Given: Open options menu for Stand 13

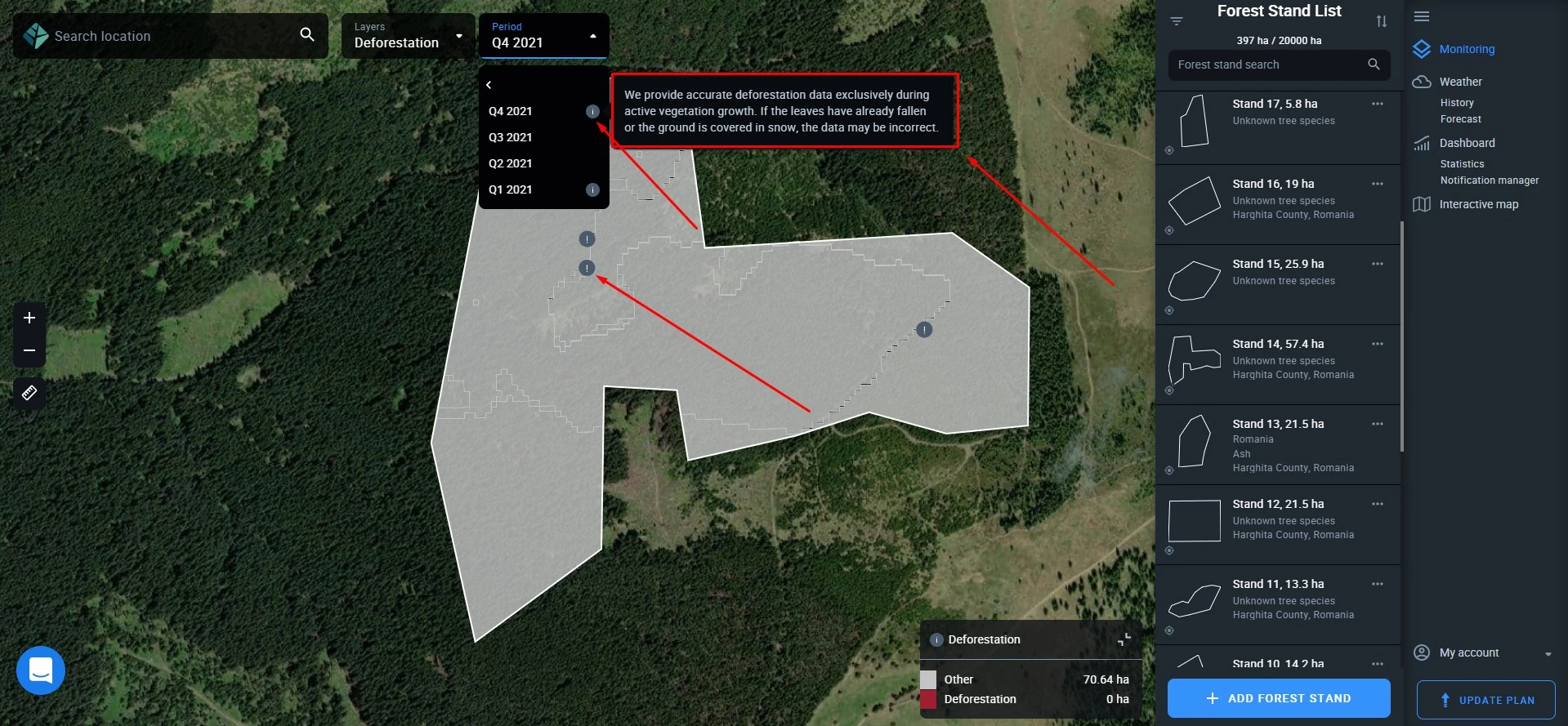Looking at the screenshot, I should (1378, 424).
